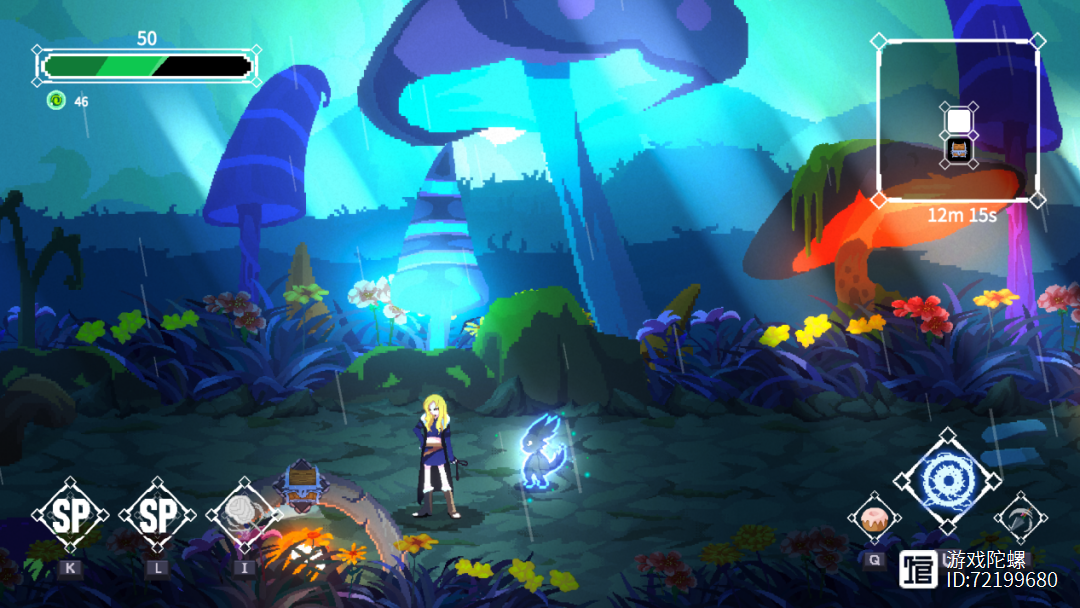The height and width of the screenshot is (608, 1080).
Task: Open the room minimap panel
Action: pyautogui.click(x=957, y=121)
